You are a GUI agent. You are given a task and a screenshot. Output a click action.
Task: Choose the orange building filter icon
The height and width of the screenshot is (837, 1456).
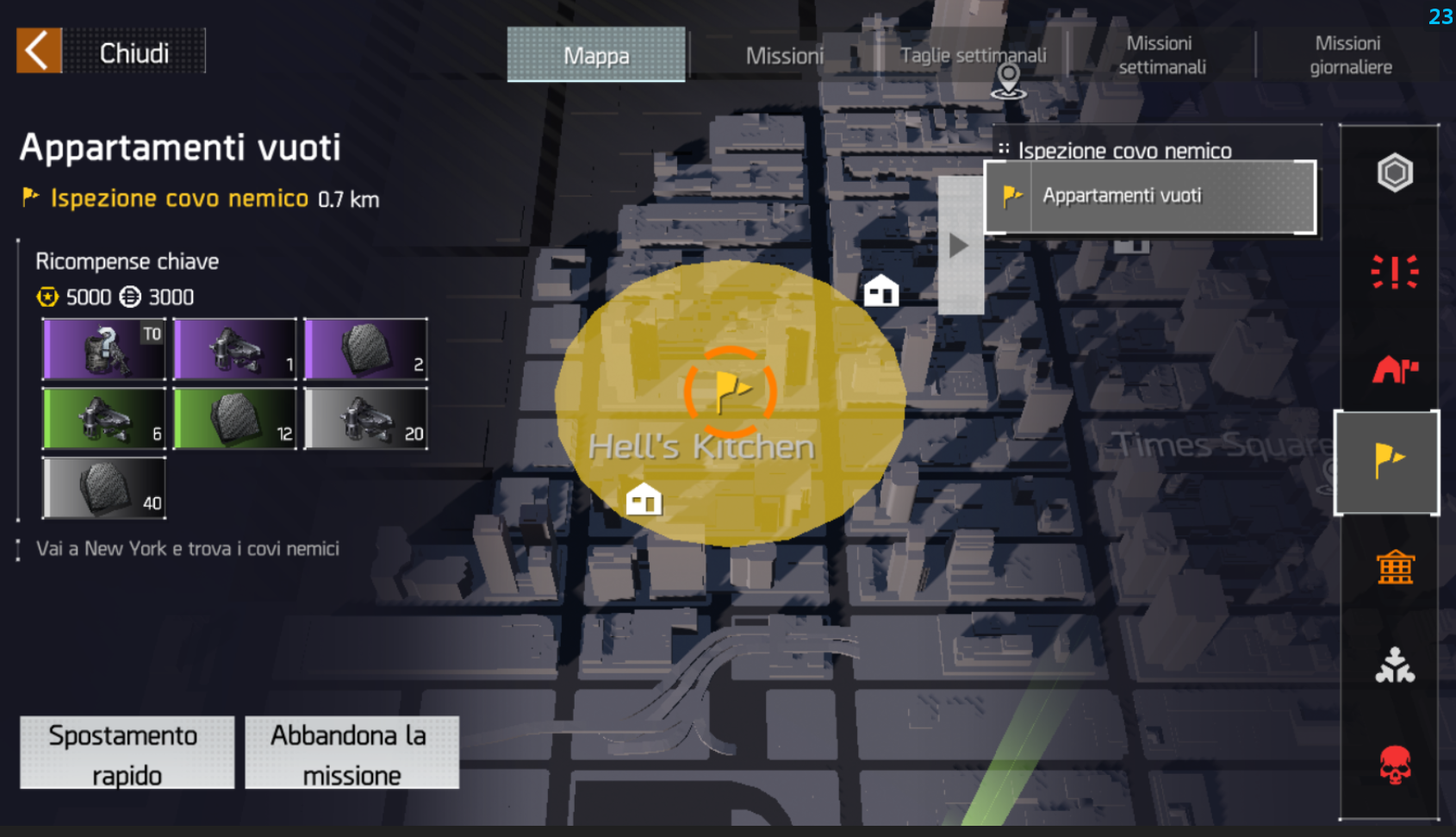(x=1394, y=567)
